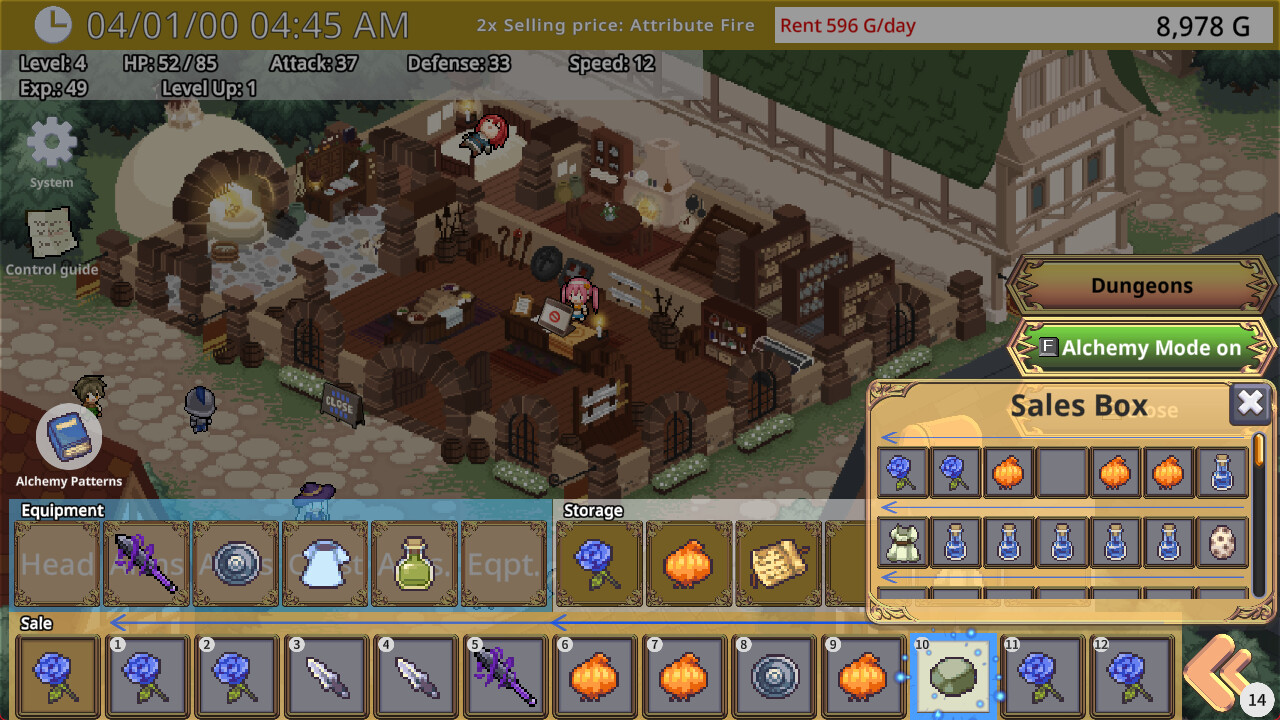Select the stone in Sale slot 10
This screenshot has height=720, width=1280.
click(x=954, y=675)
